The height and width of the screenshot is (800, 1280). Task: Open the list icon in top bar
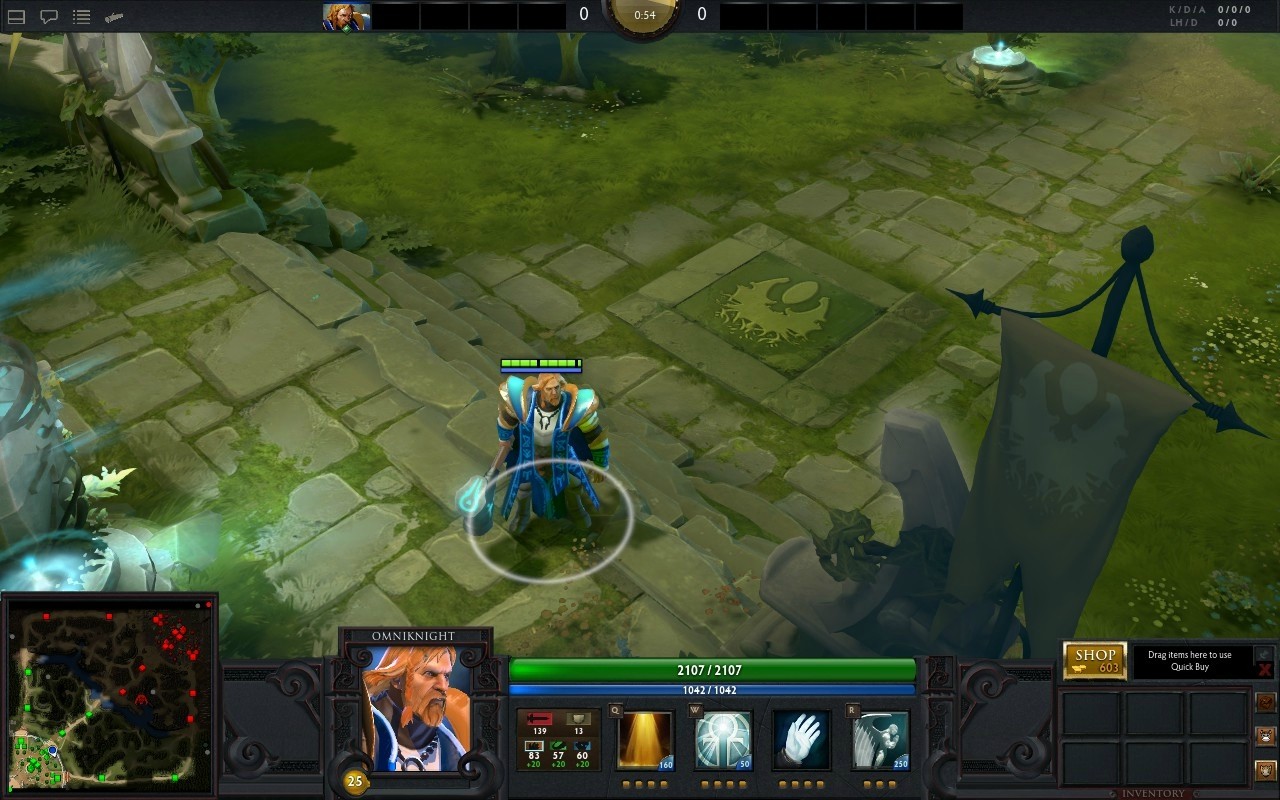82,17
